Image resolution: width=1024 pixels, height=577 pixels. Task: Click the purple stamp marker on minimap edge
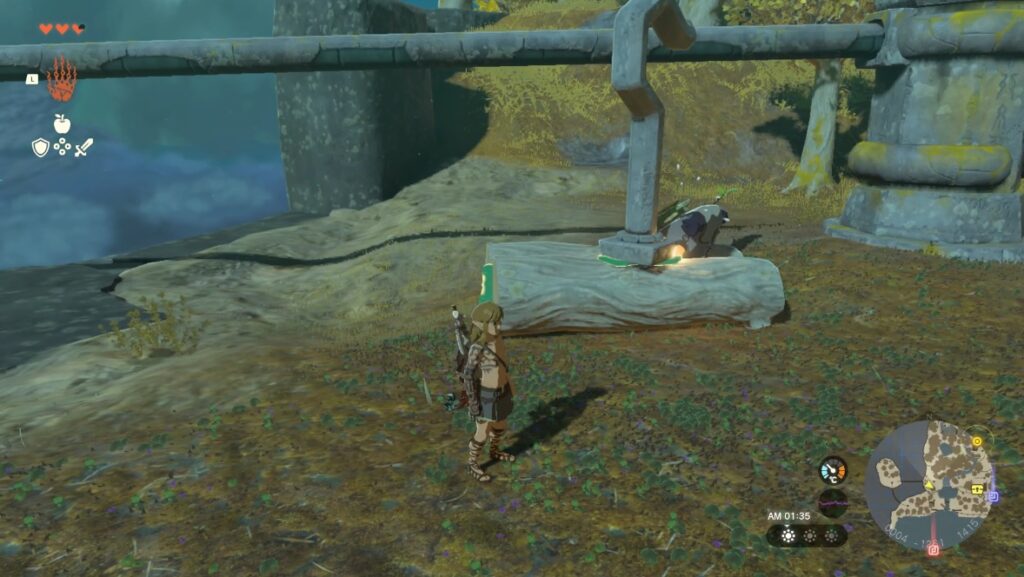coord(992,495)
